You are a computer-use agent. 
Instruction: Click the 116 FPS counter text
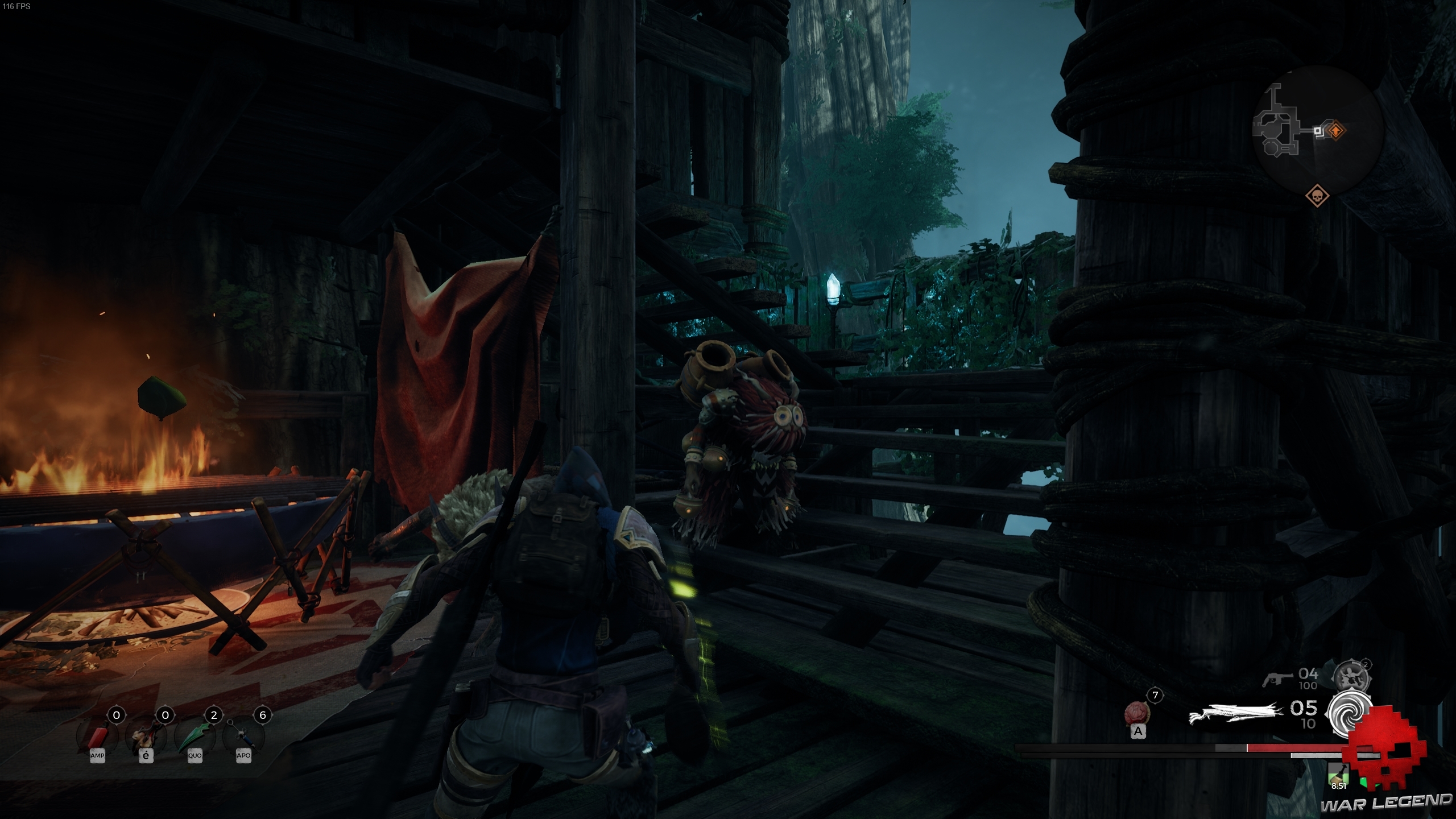pos(17,7)
